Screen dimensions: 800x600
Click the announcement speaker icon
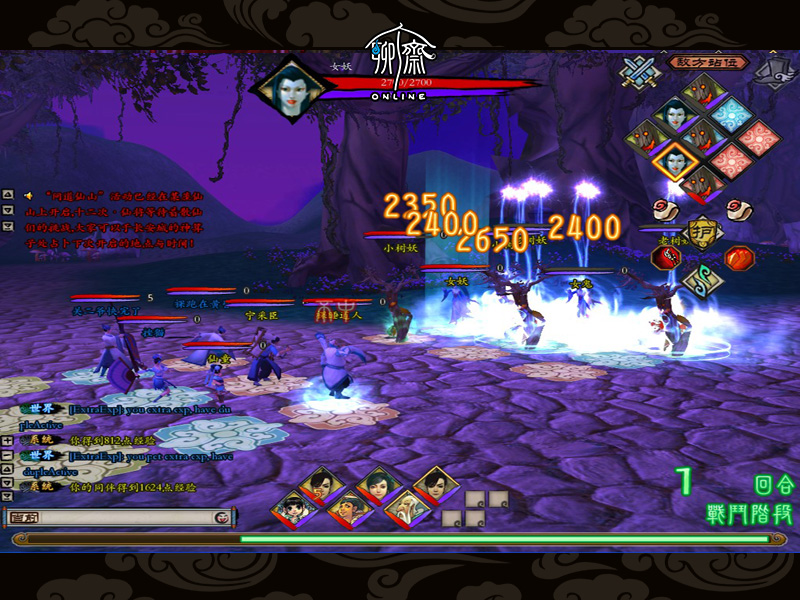[27, 194]
